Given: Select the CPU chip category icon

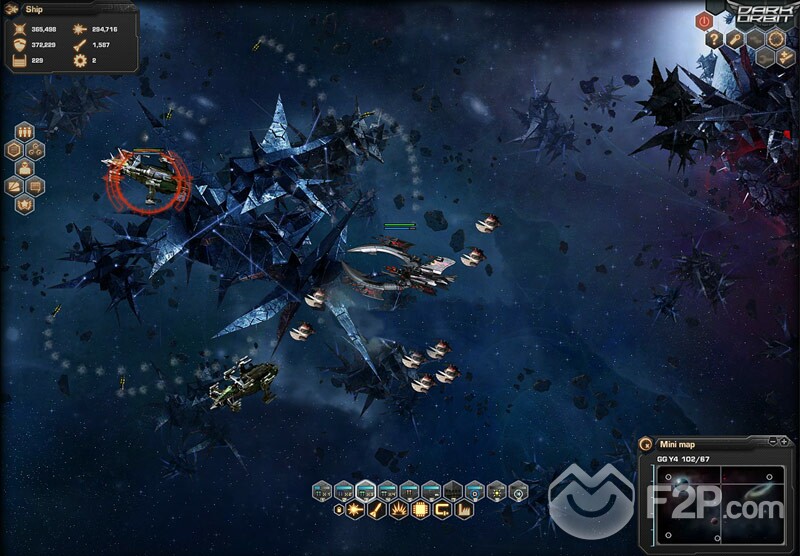Looking at the screenshot, I should tap(420, 511).
